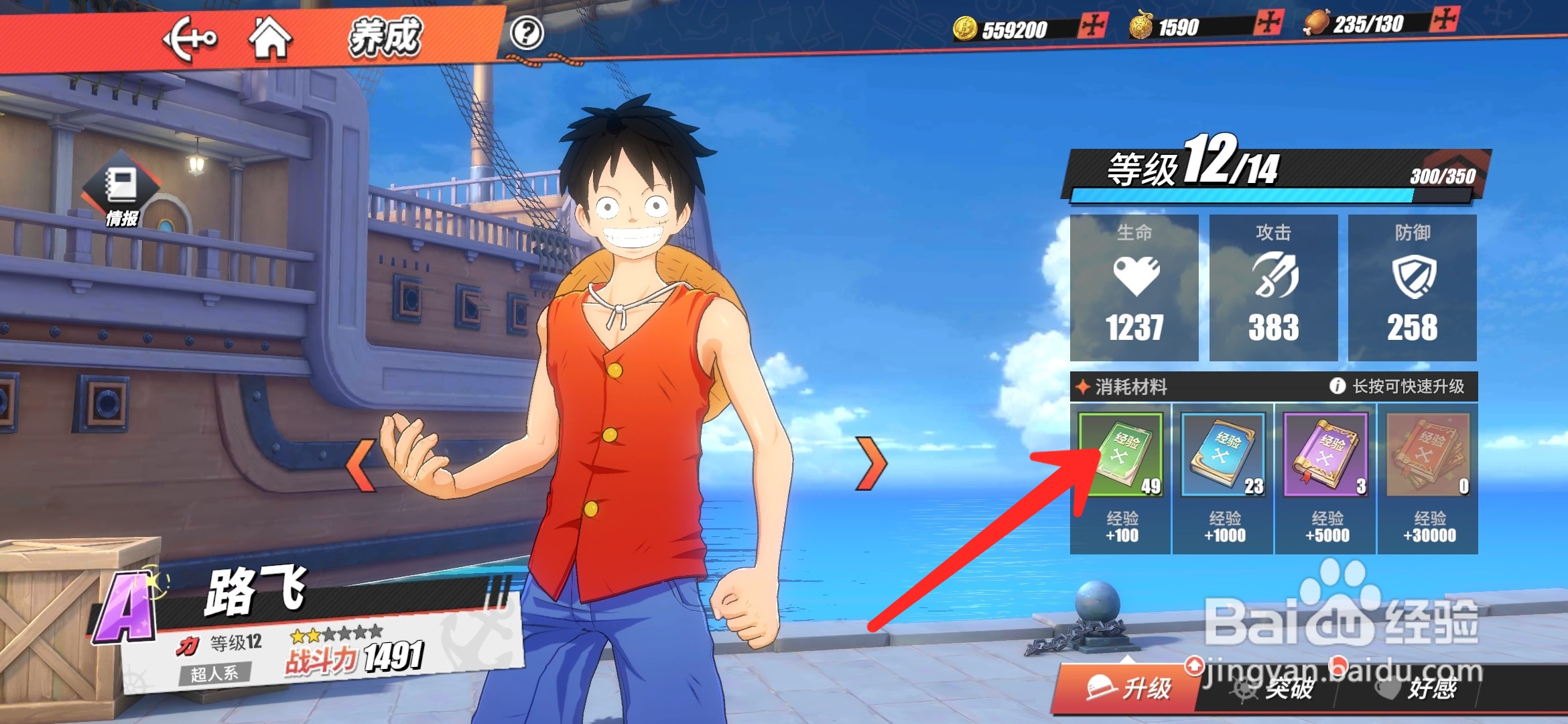The height and width of the screenshot is (724, 1568).
Task: Add more stamina meat with plus button
Action: click(1443, 19)
